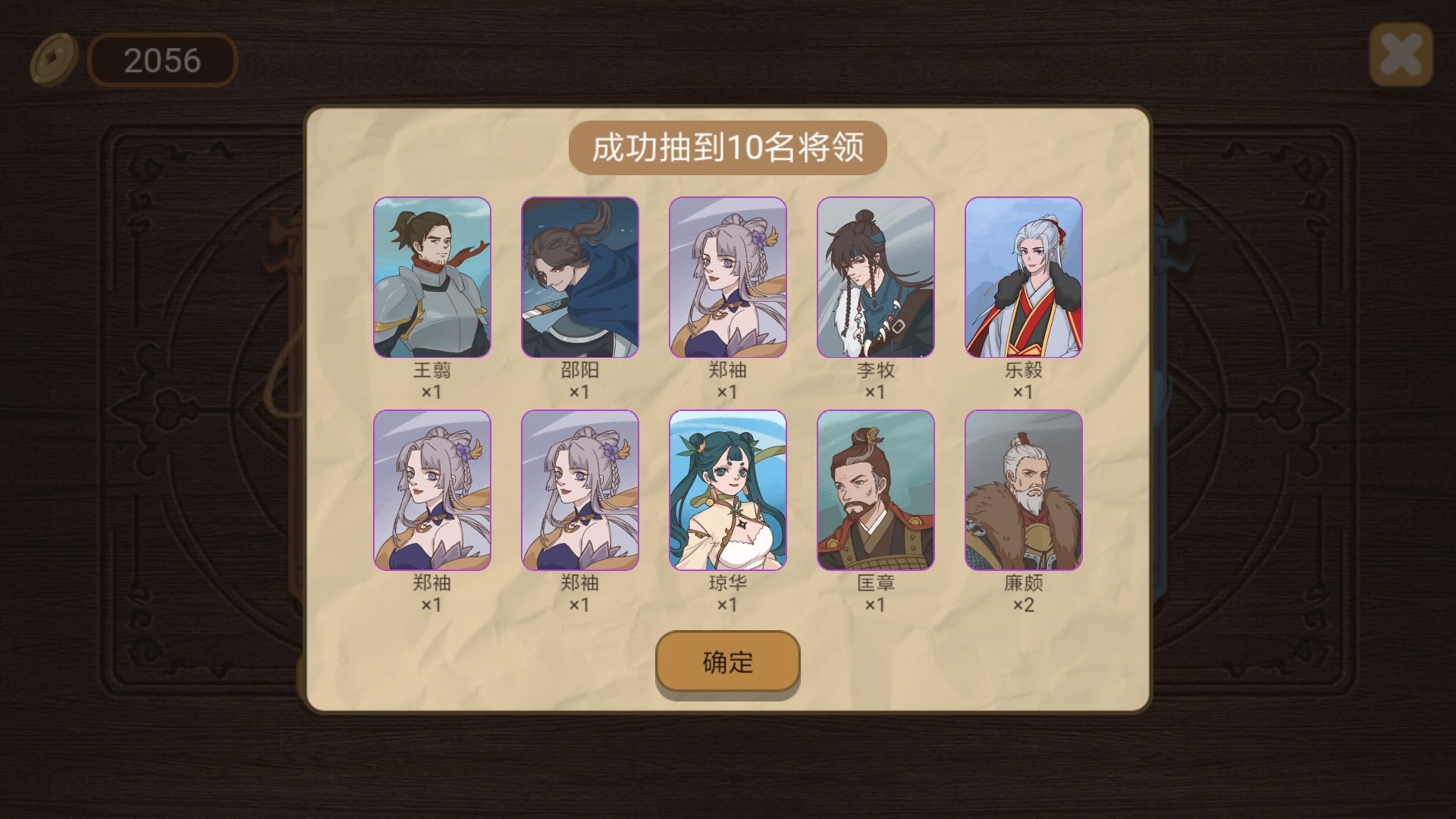The height and width of the screenshot is (819, 1456).
Task: Click the 成功抽到10名将领 title banner
Action: (x=728, y=148)
